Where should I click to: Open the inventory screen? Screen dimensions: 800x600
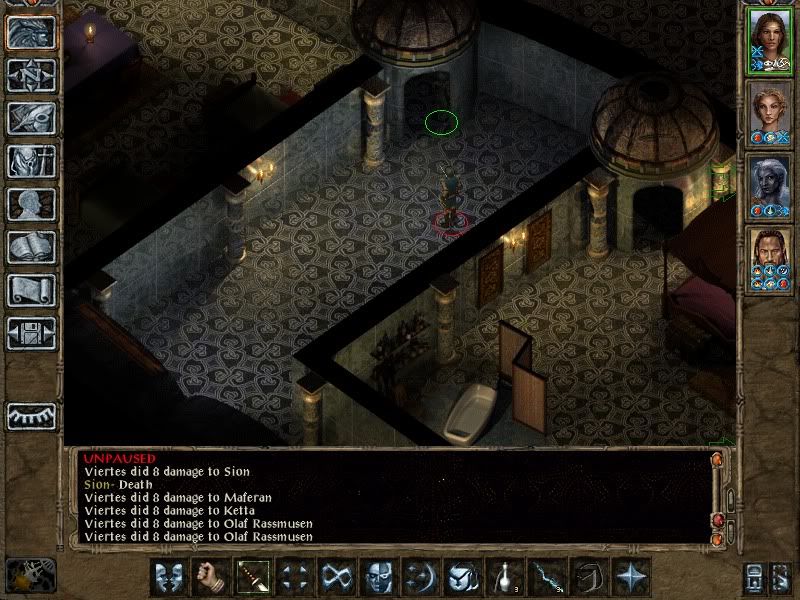[x=31, y=161]
